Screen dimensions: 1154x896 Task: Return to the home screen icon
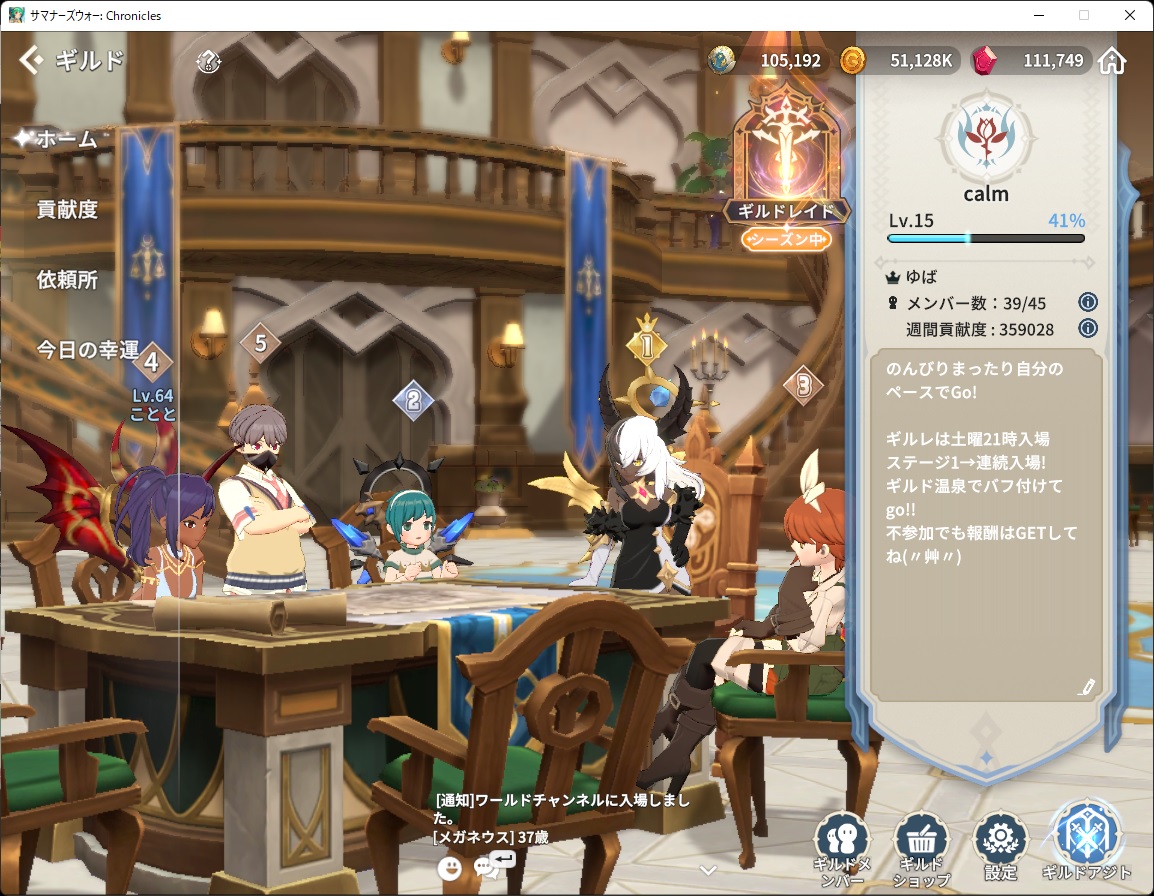(x=1112, y=61)
